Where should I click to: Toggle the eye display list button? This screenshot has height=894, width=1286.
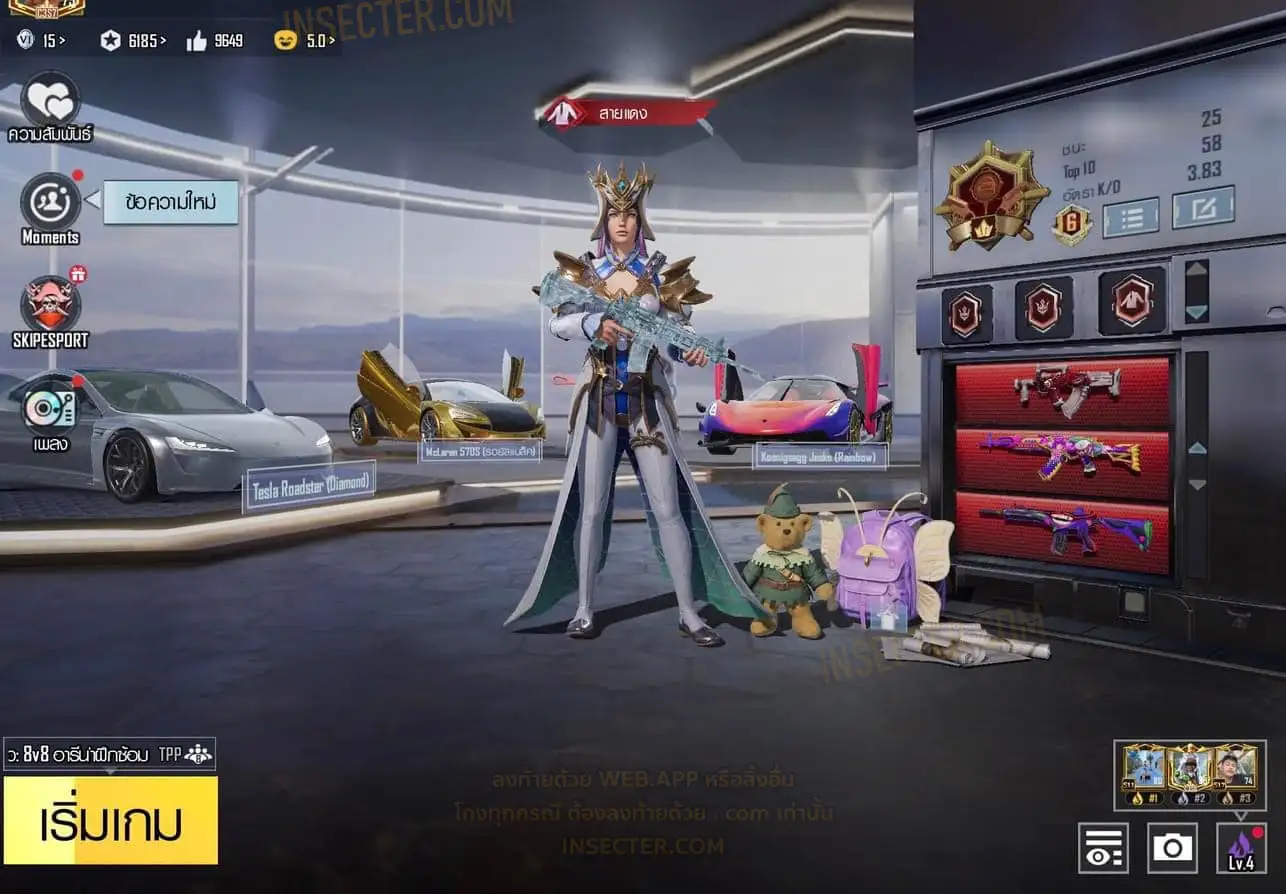[x=1103, y=848]
